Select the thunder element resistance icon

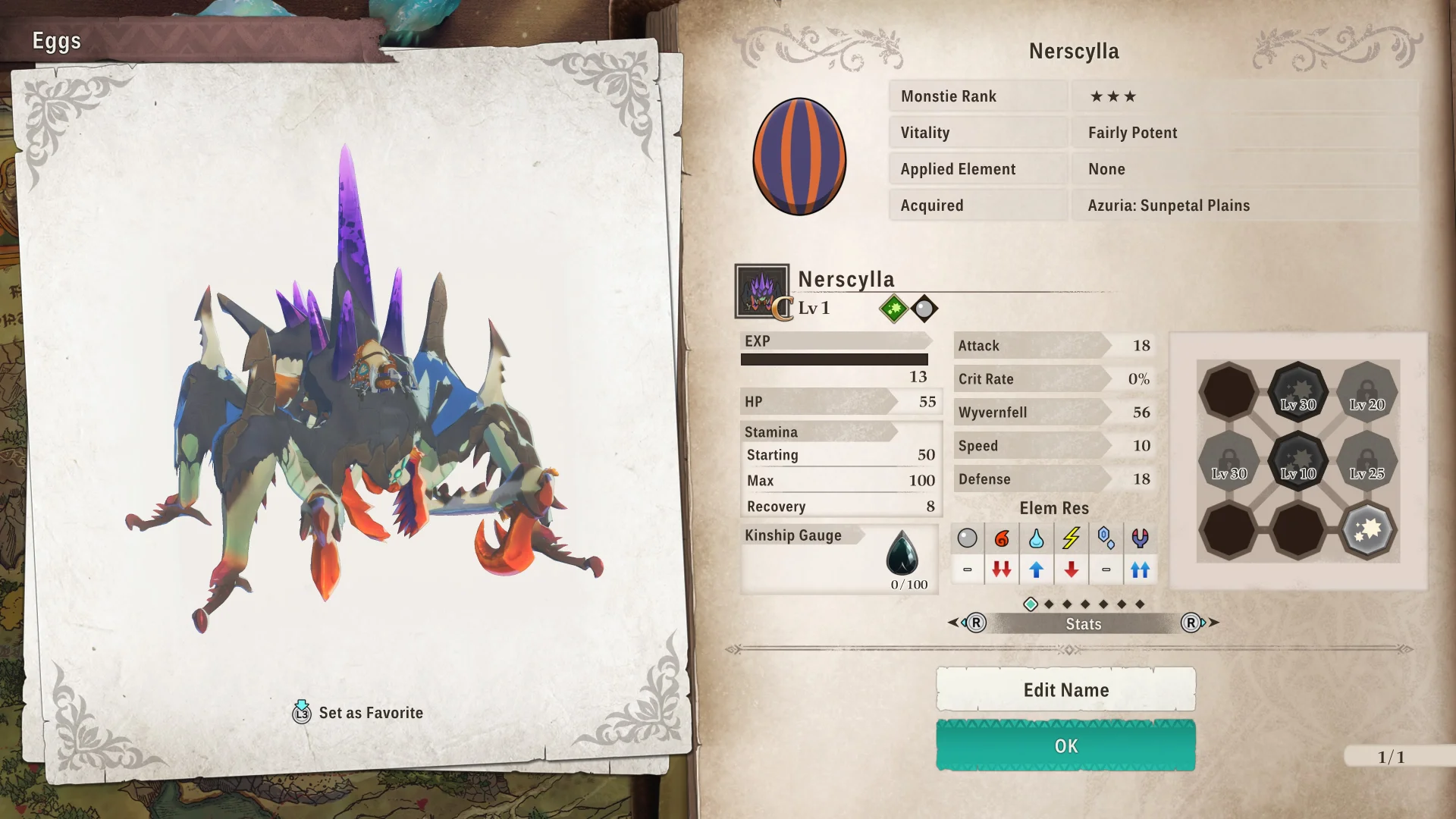[x=1071, y=538]
